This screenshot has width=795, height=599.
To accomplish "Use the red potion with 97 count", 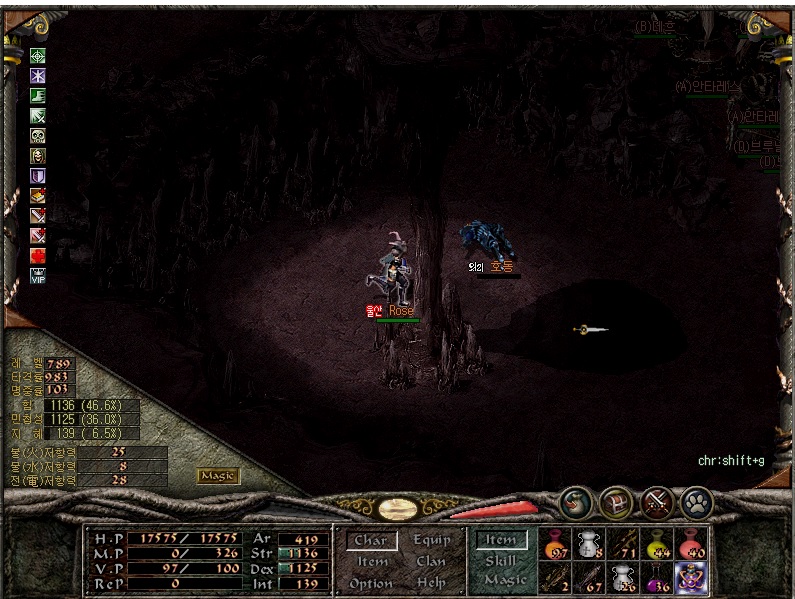I will click(556, 544).
